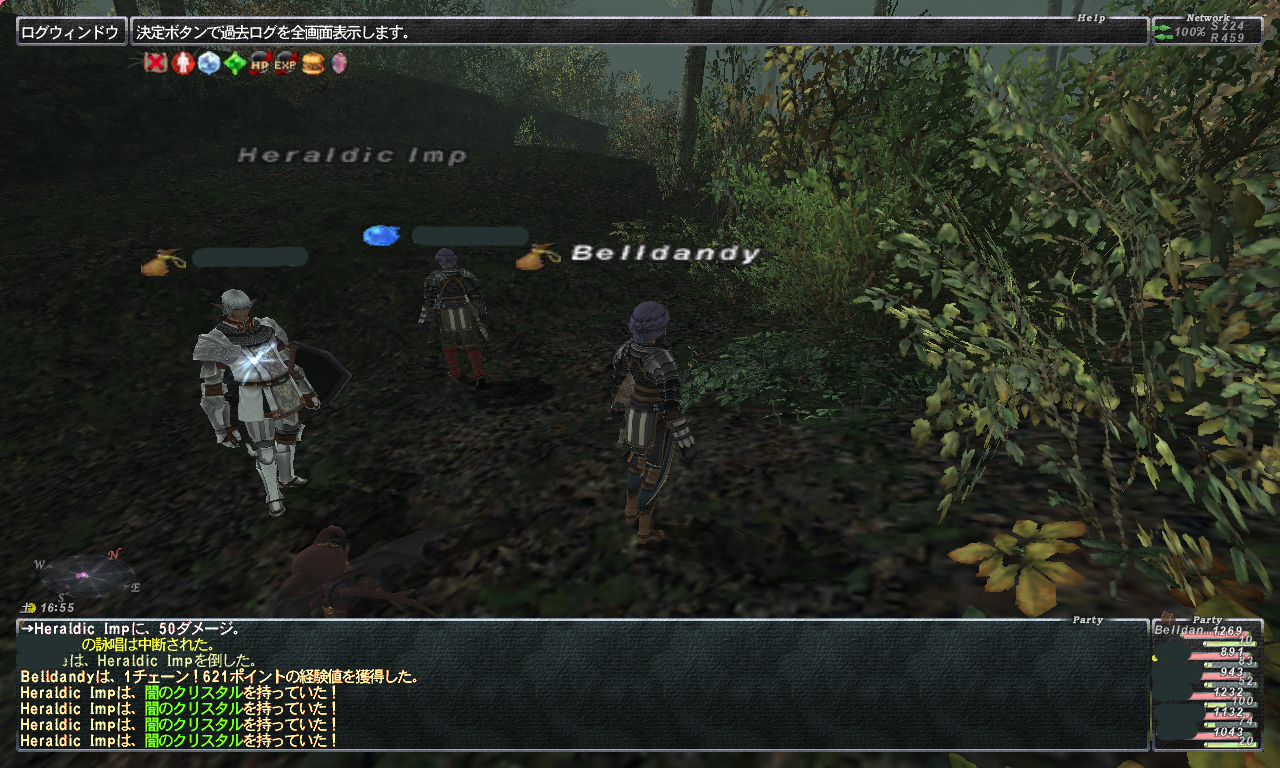
Task: Select the green four-pointed star status icon
Action: click(x=234, y=64)
